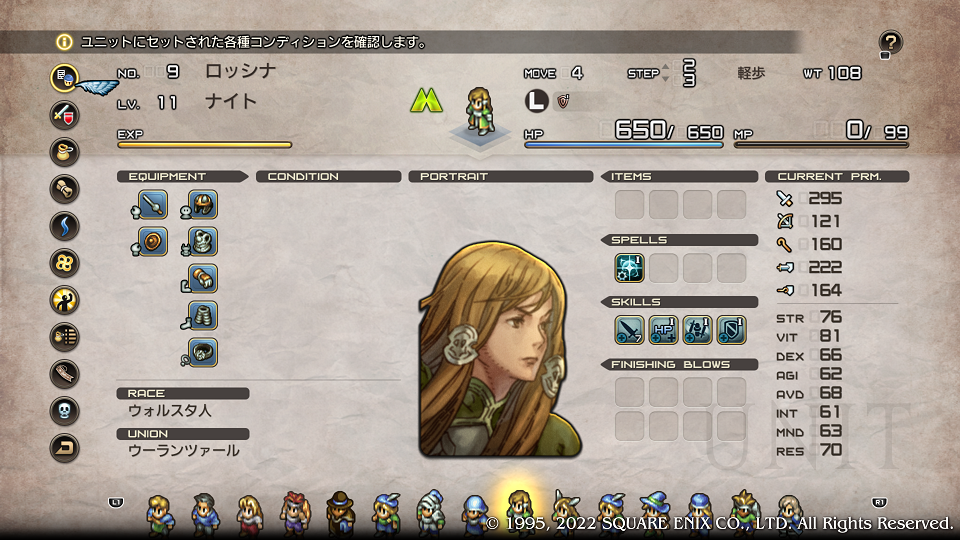Select the white-hooded unit in the roster
Screen dimensions: 960x540
point(430,510)
